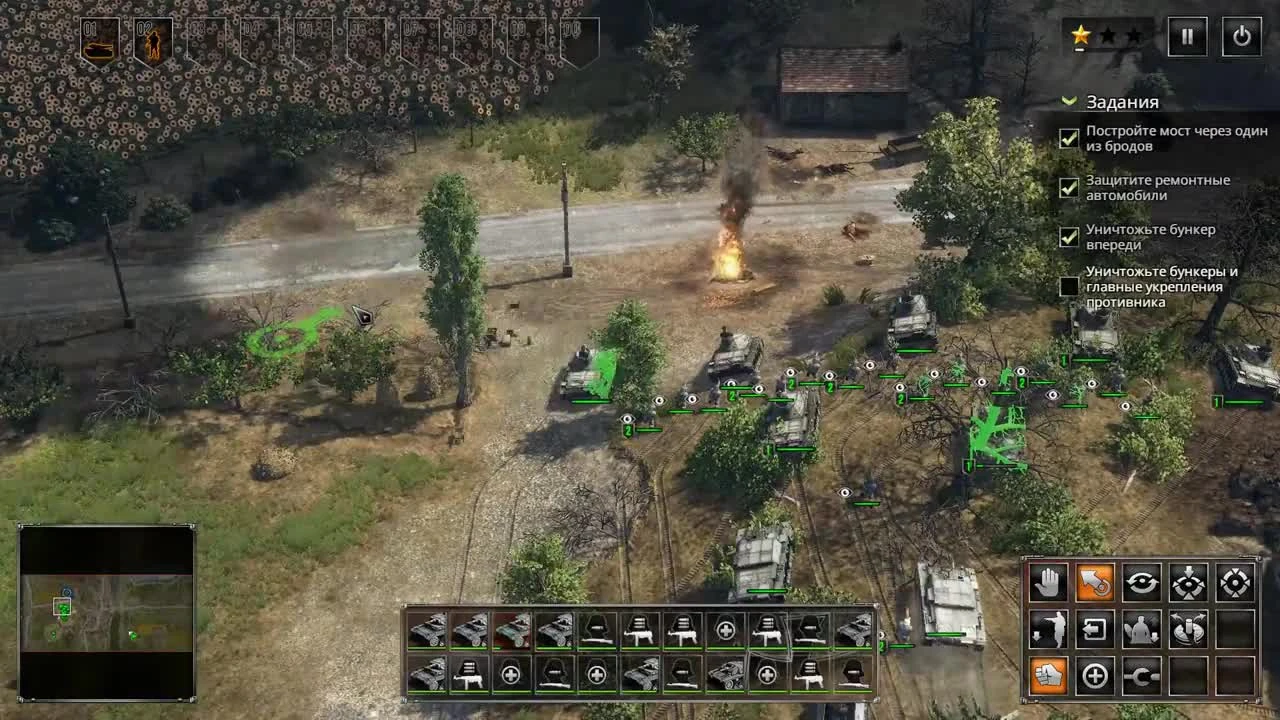Click the circular rotate command icon
This screenshot has width=1280, height=720.
click(x=1143, y=583)
